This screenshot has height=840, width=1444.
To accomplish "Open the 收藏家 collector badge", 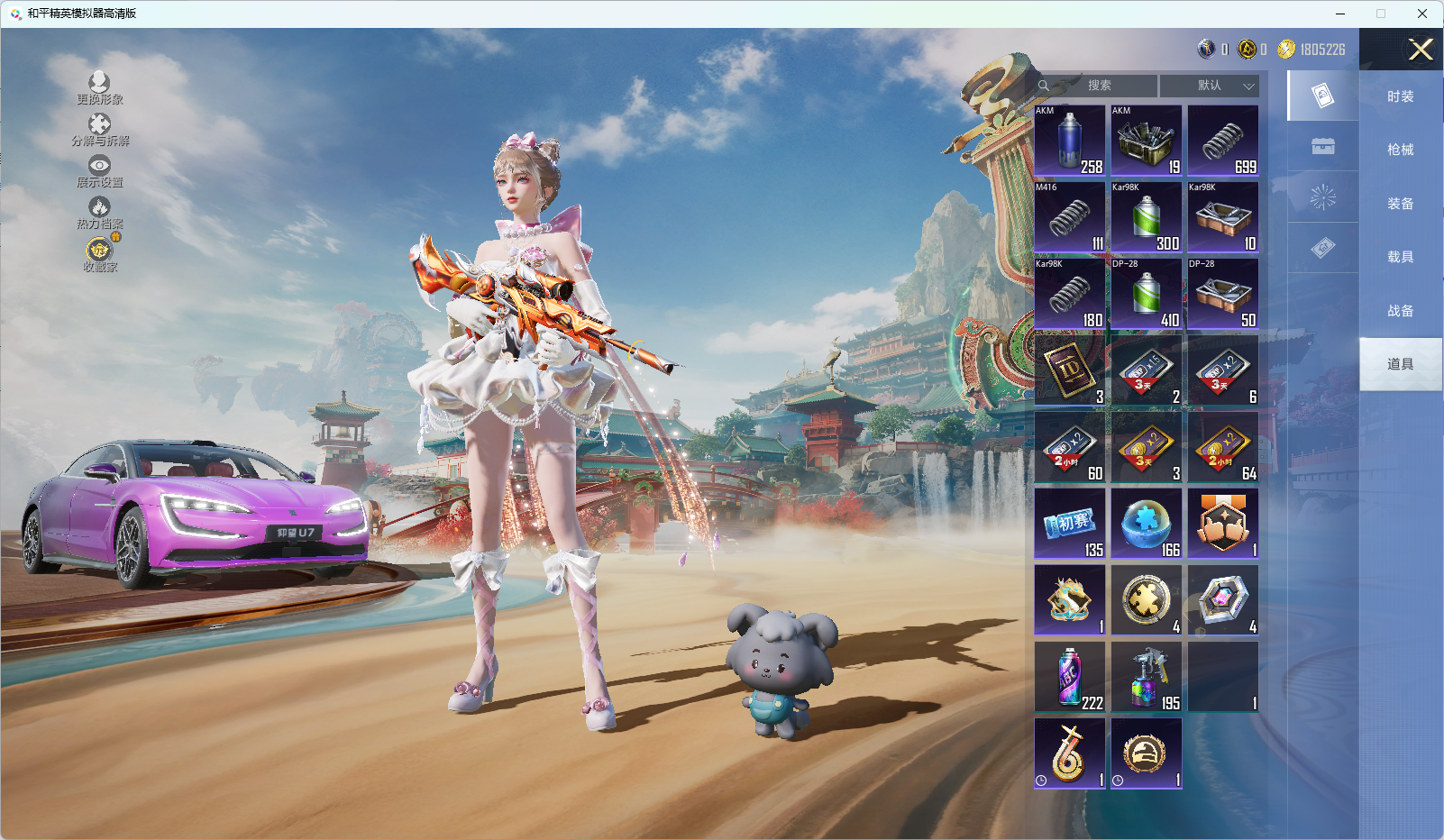I will coord(99,255).
